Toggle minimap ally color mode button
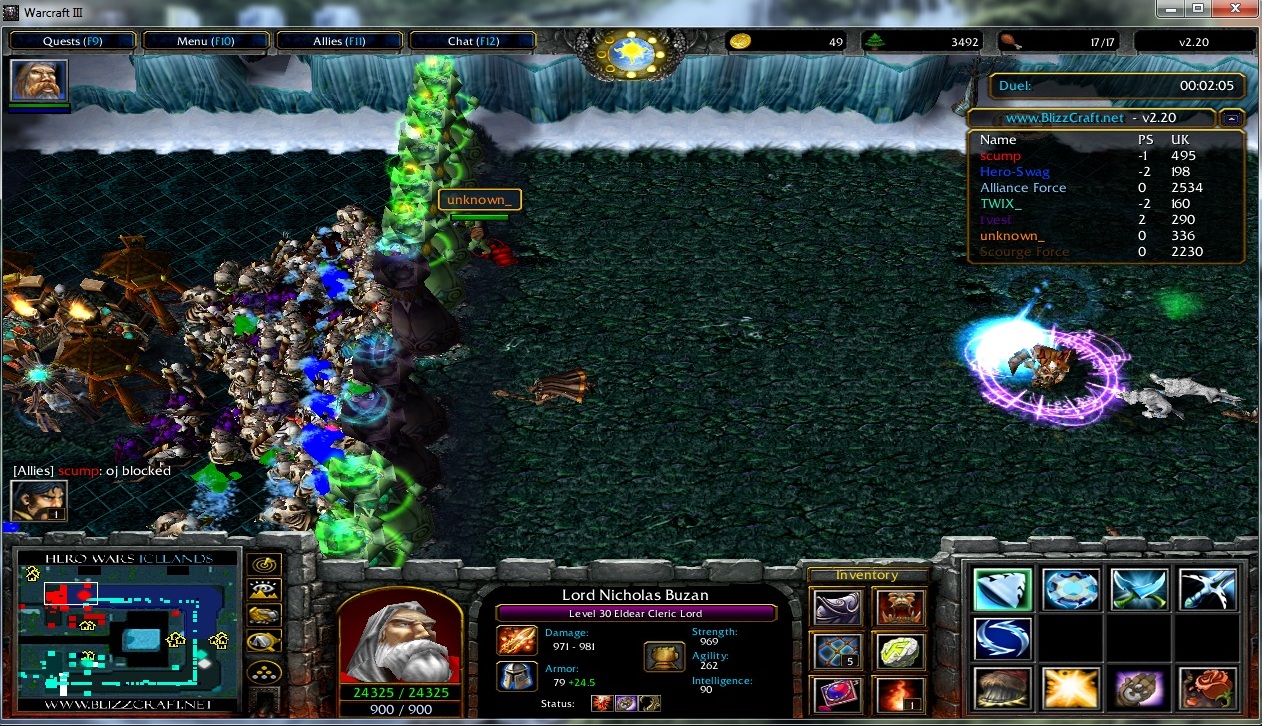1262x726 pixels. (265, 616)
